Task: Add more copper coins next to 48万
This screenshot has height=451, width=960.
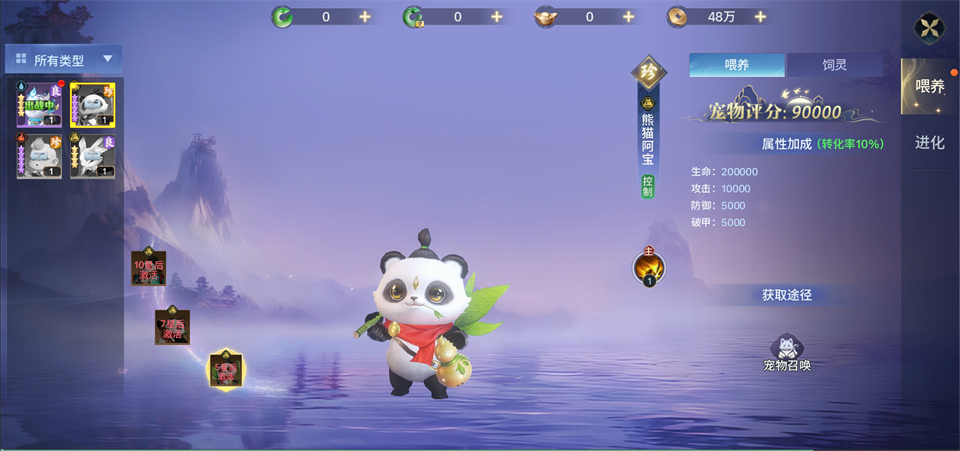Action: [761, 16]
